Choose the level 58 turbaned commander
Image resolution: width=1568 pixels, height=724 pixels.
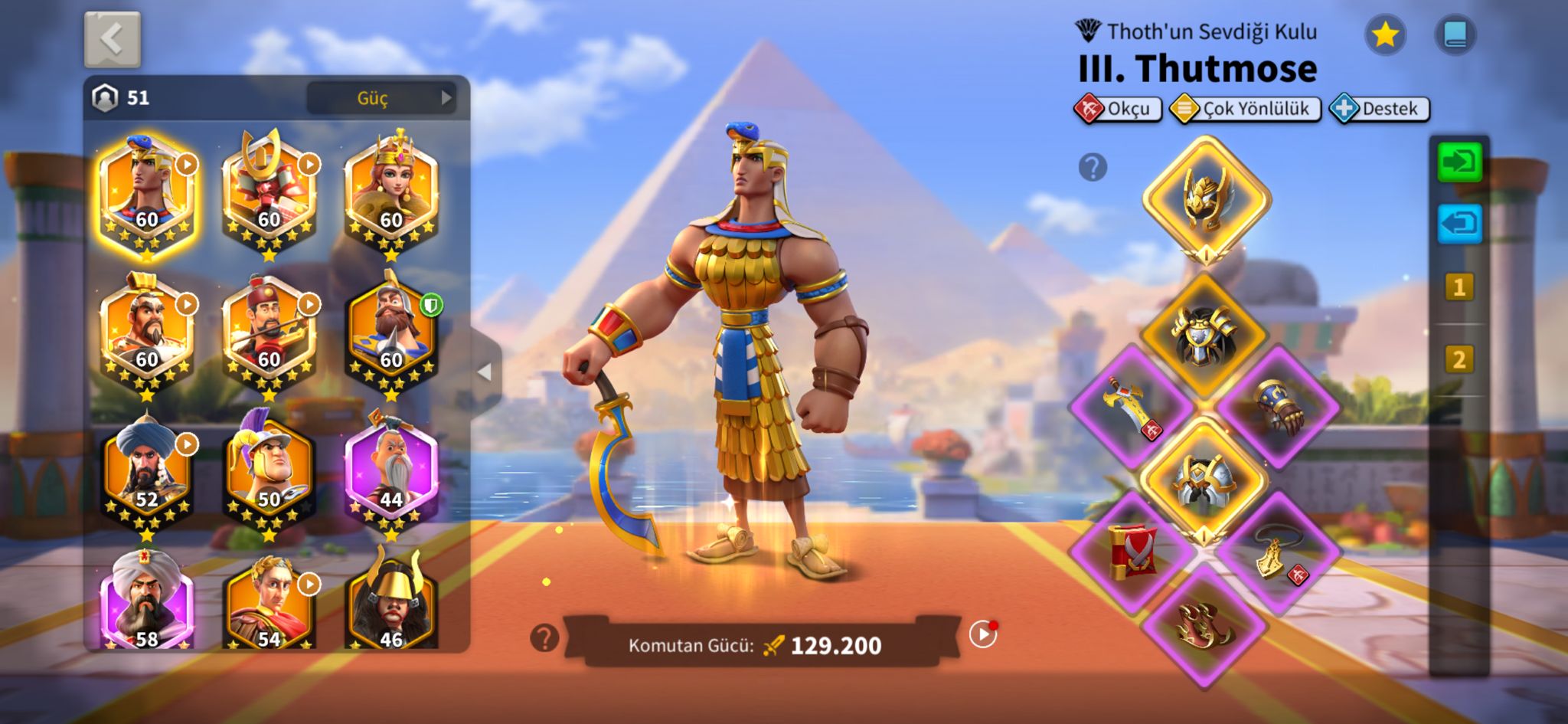click(146, 603)
